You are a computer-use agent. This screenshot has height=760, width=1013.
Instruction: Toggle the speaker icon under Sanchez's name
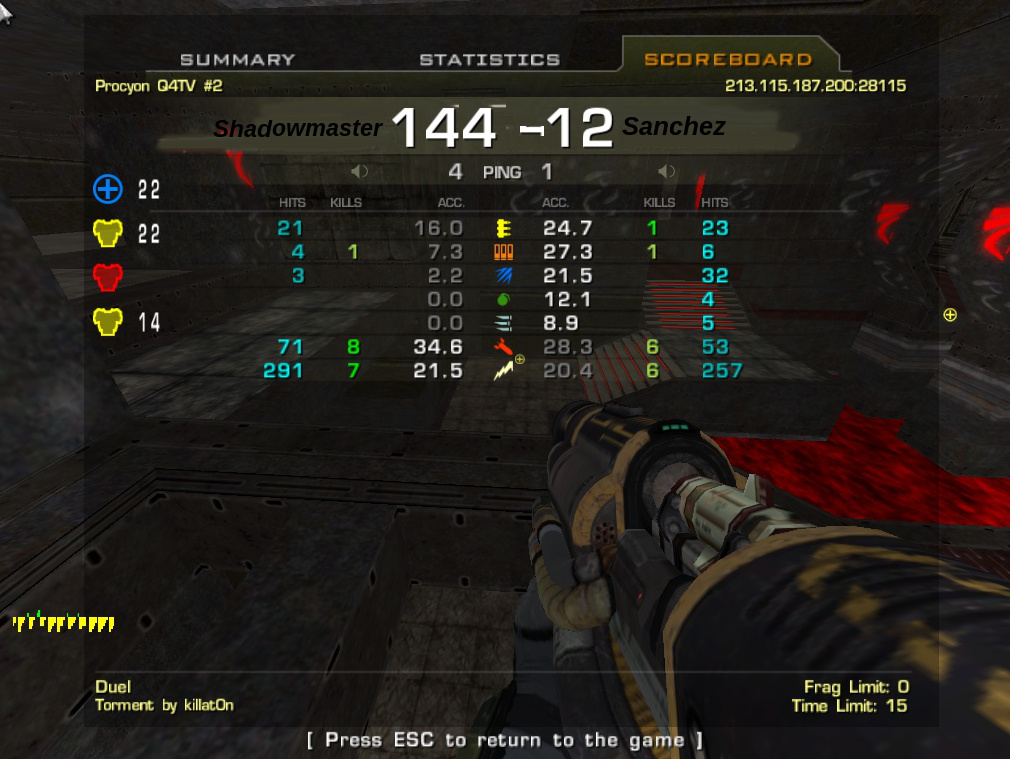click(667, 172)
